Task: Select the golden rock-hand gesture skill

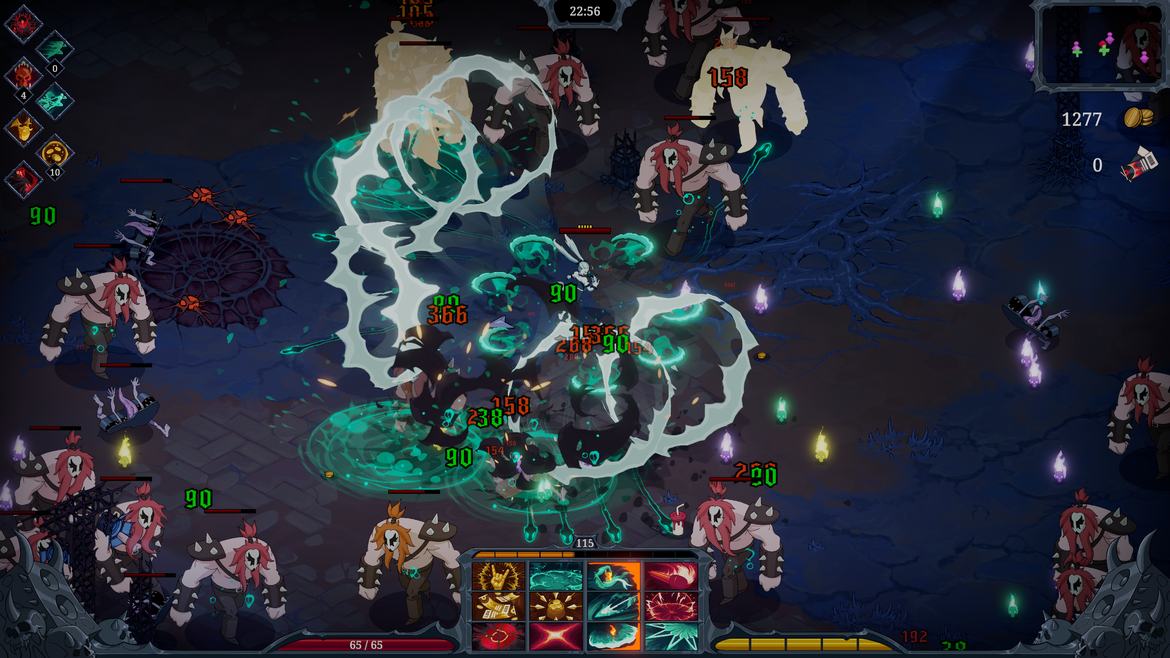Action: tap(500, 576)
